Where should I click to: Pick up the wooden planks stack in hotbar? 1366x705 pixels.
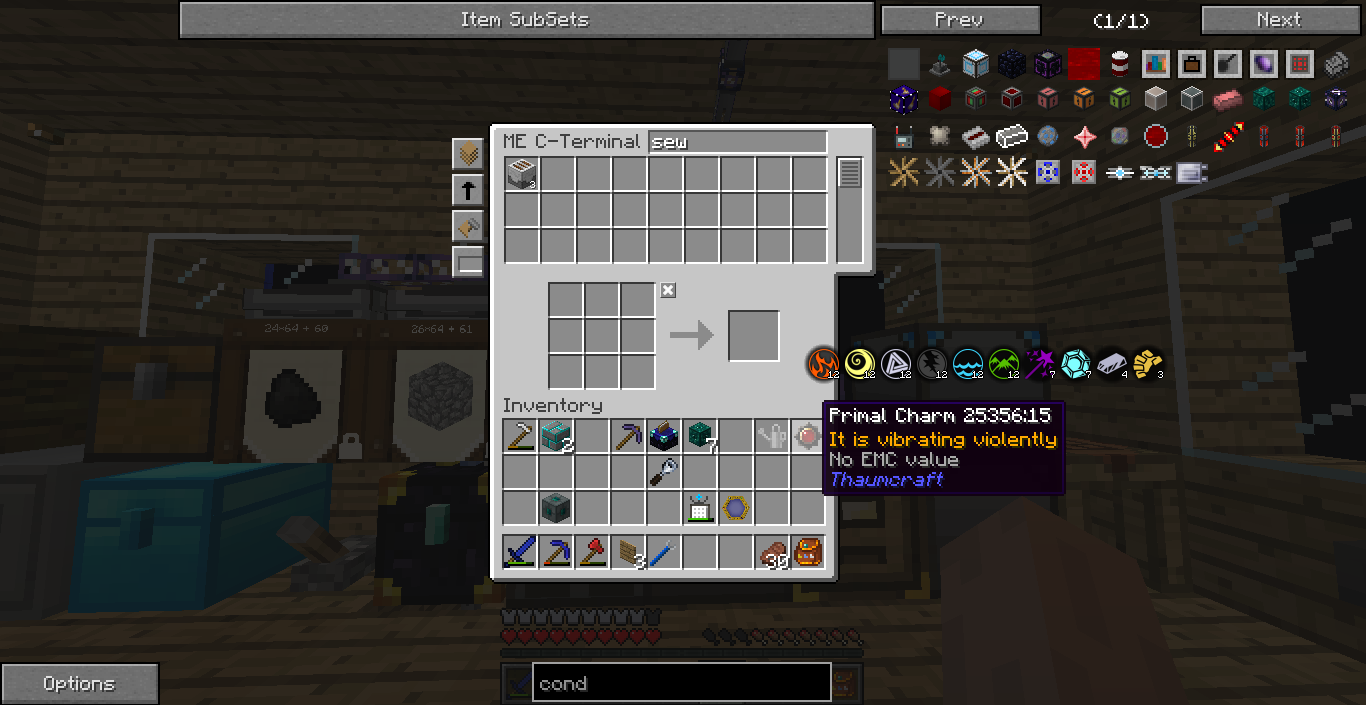point(628,552)
